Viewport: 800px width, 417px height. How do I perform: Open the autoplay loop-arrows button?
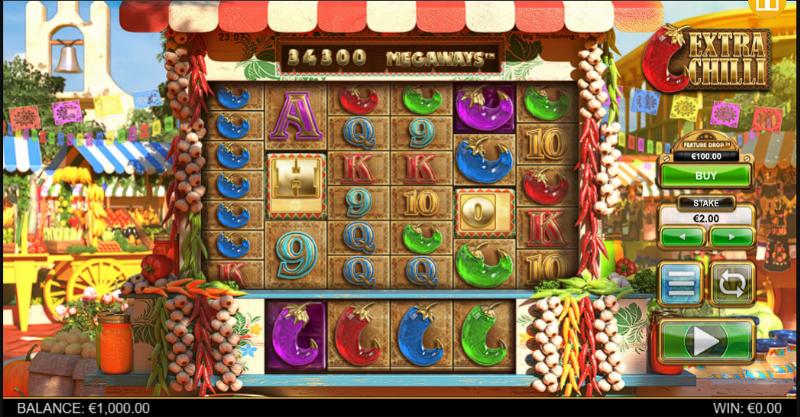[x=732, y=284]
